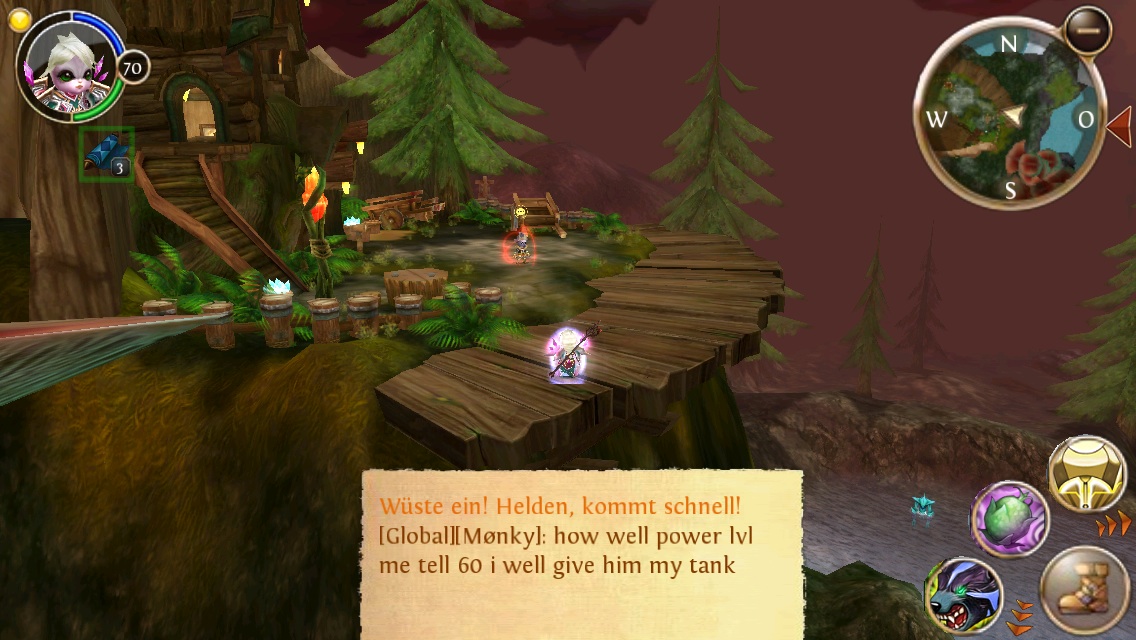Activate the snarling wolf ability
The image size is (1136, 640).
click(963, 596)
